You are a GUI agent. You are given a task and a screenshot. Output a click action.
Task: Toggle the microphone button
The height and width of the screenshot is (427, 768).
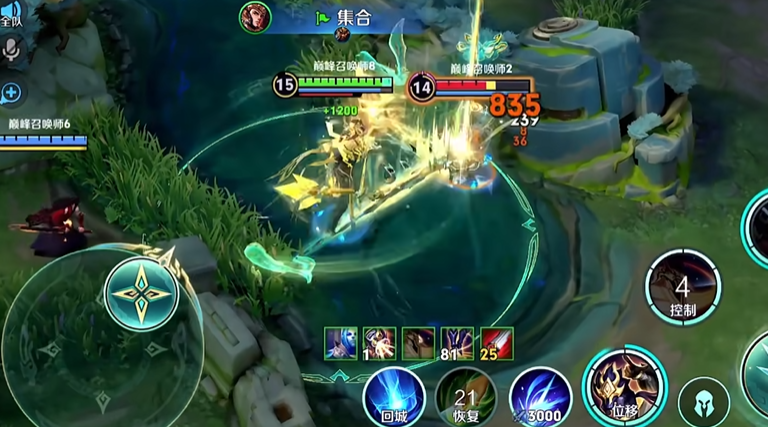[12, 50]
